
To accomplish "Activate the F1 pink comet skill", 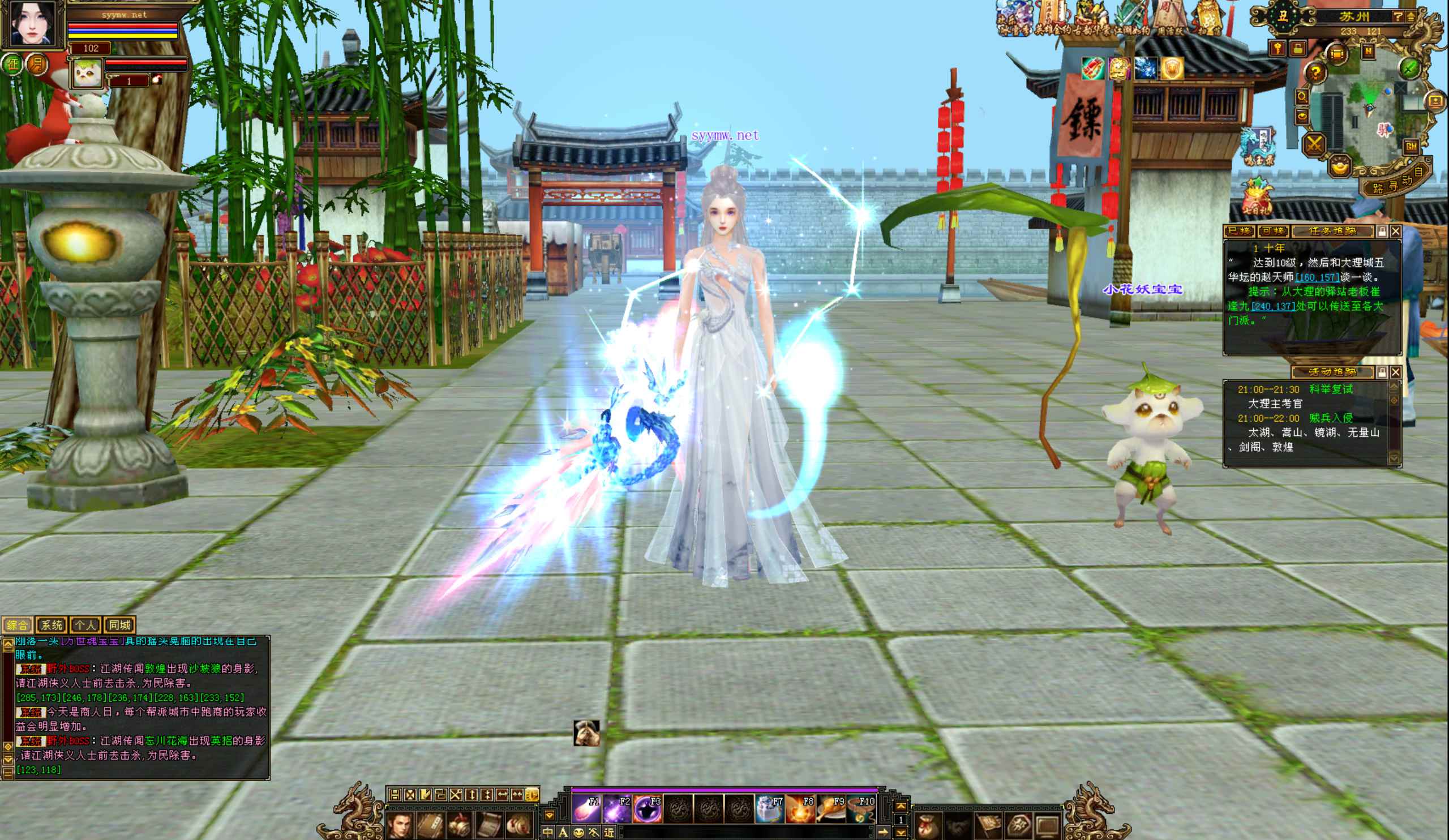I will tap(586, 809).
